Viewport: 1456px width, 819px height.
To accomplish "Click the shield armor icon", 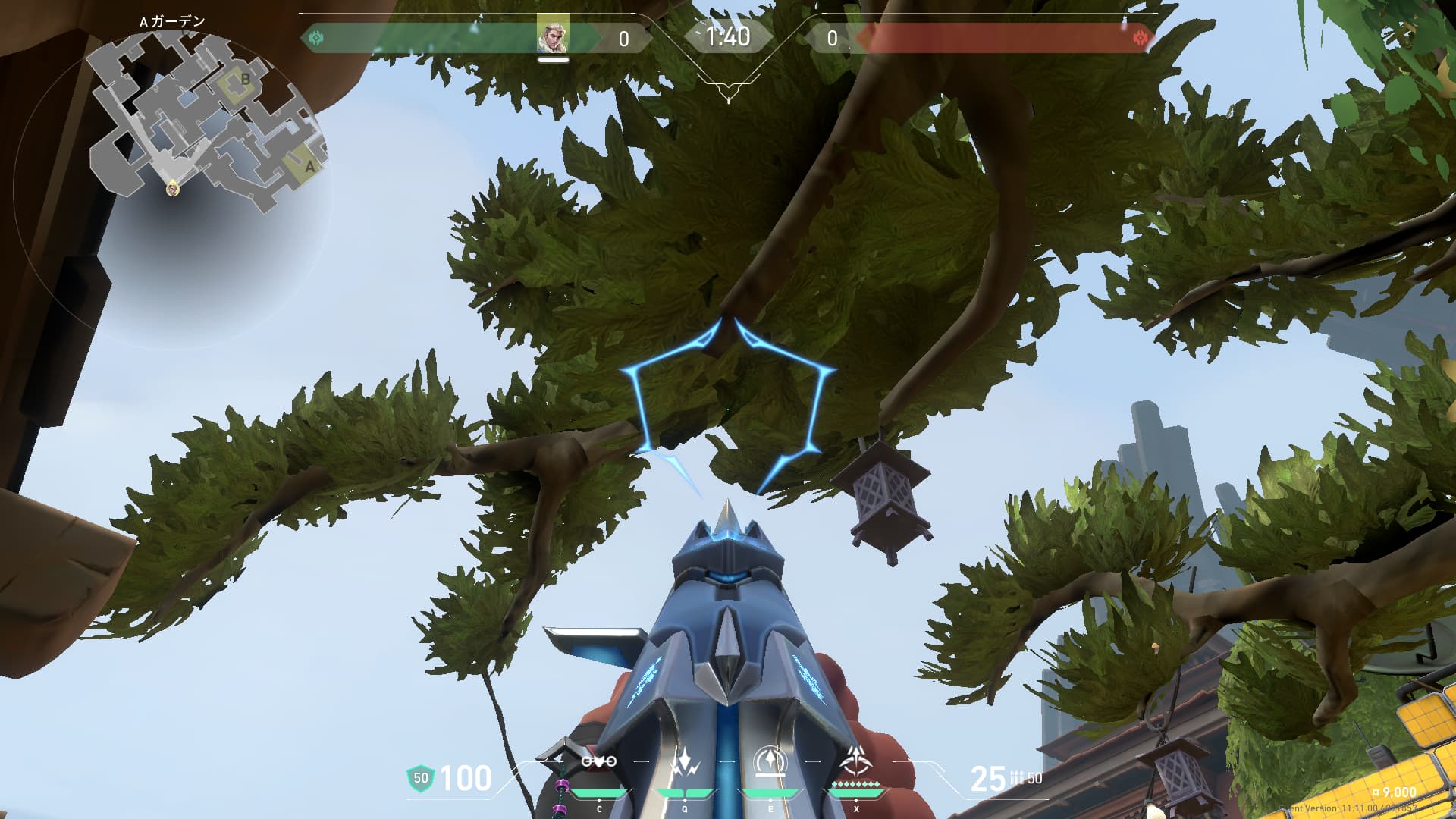I will (x=420, y=778).
